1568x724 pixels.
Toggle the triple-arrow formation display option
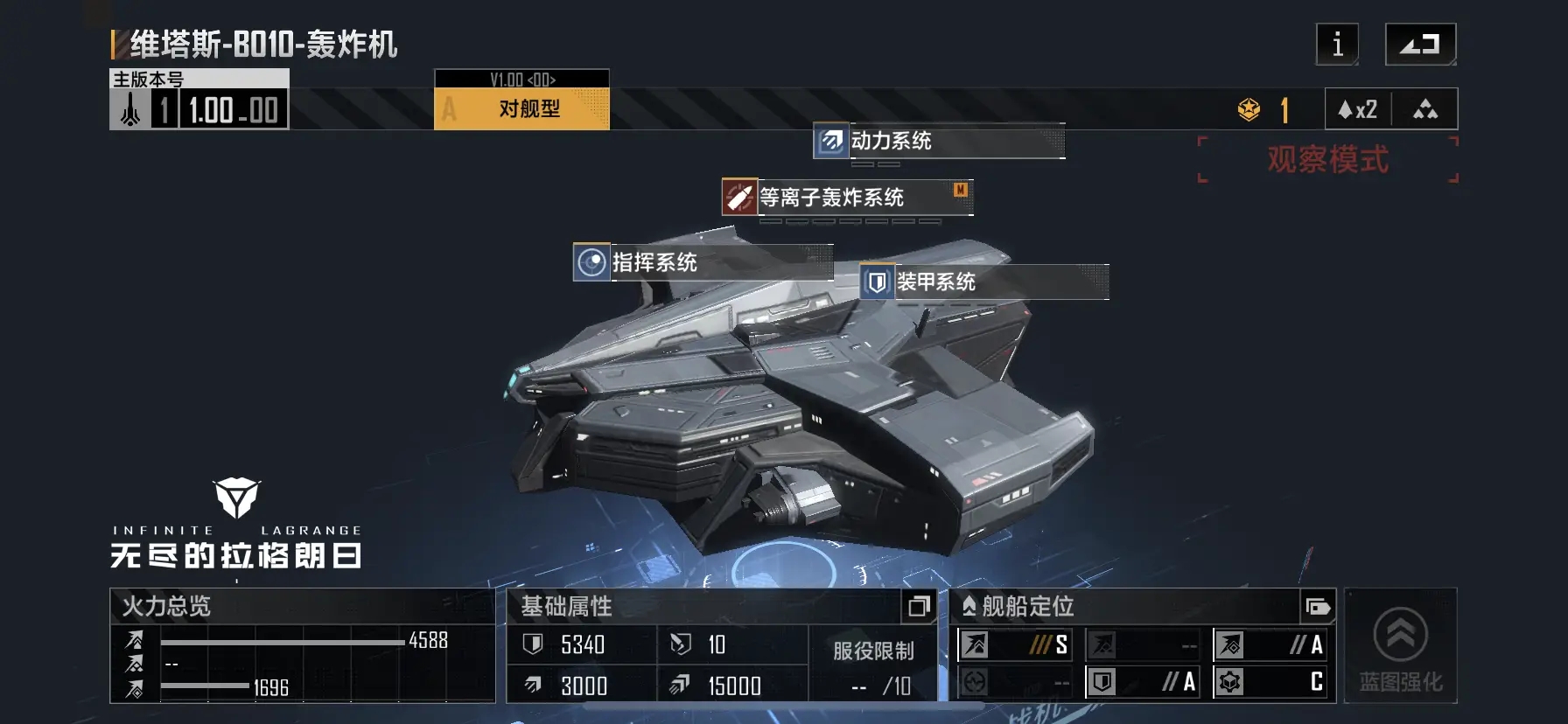(x=1426, y=109)
